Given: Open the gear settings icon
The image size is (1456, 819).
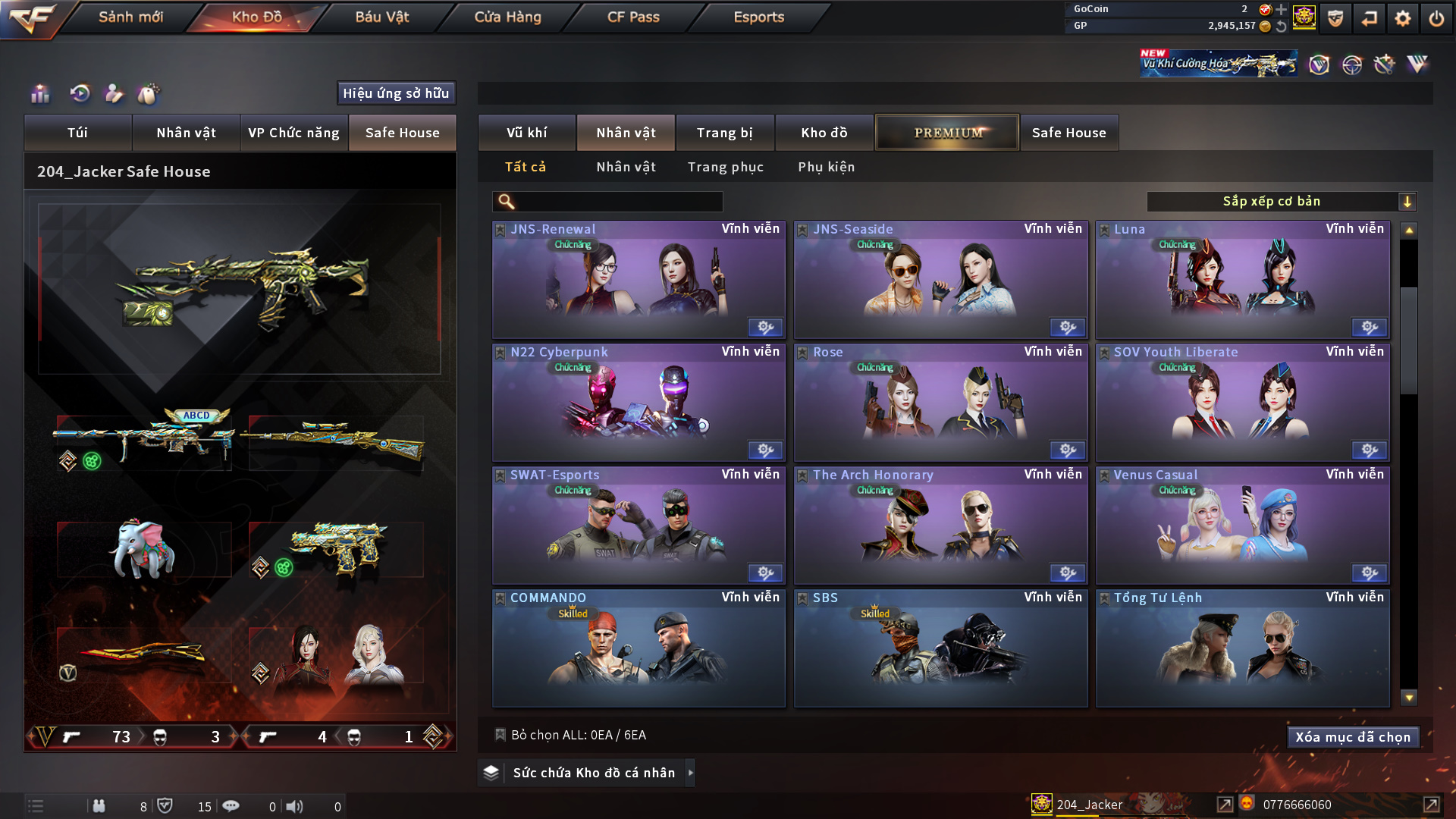Looking at the screenshot, I should [1402, 18].
